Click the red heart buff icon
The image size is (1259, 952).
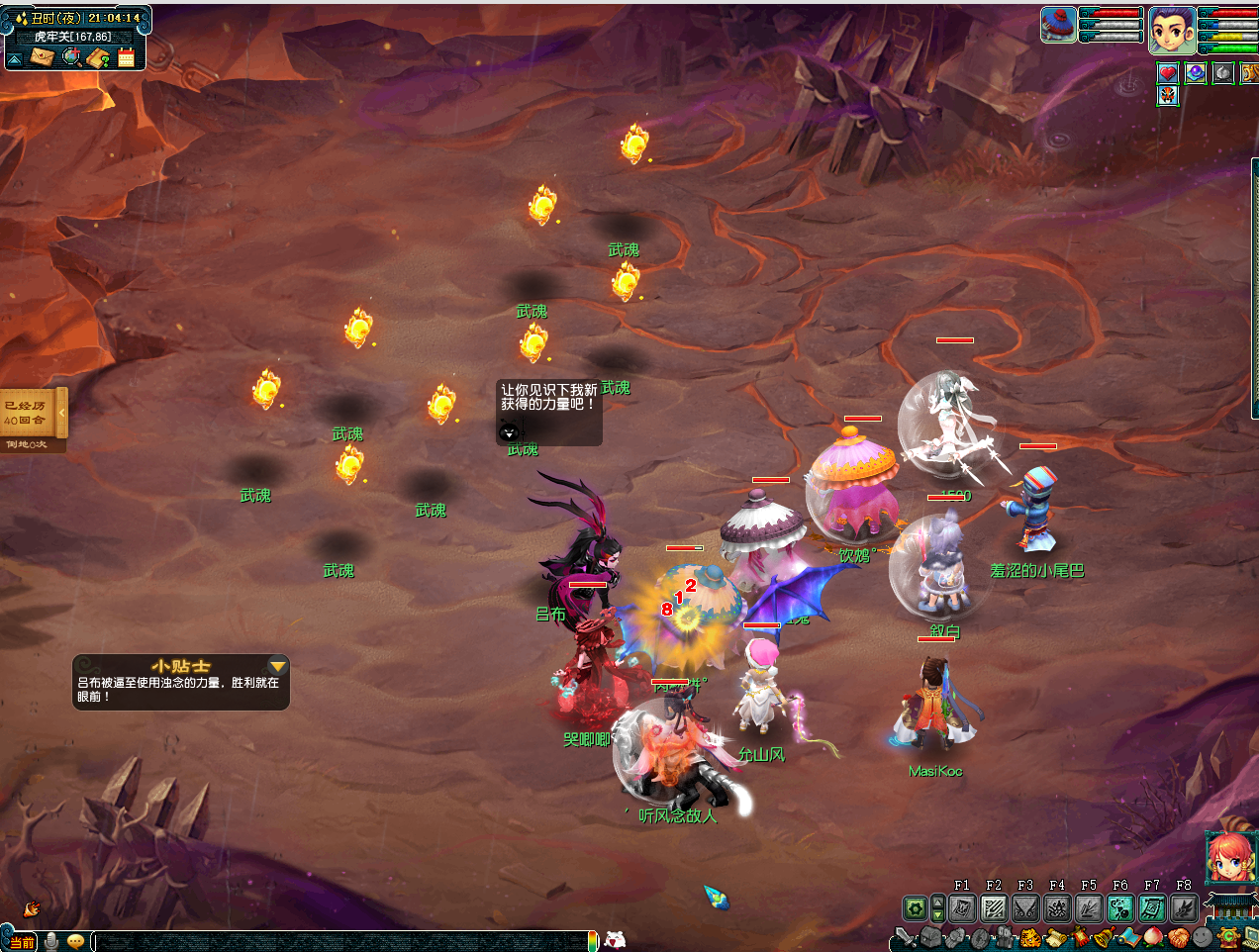(1168, 73)
